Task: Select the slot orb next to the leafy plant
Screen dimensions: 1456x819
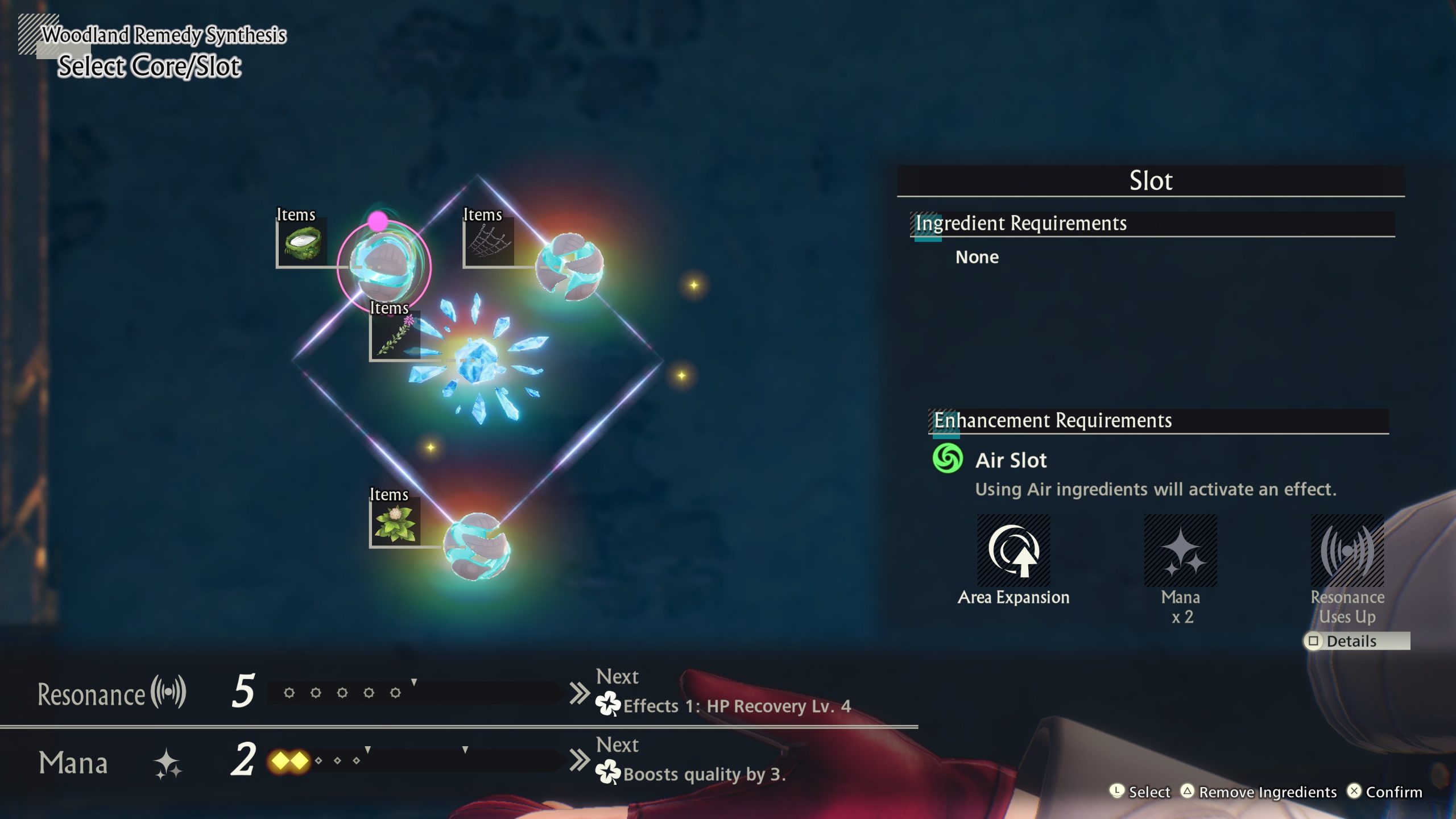Action: 477,547
